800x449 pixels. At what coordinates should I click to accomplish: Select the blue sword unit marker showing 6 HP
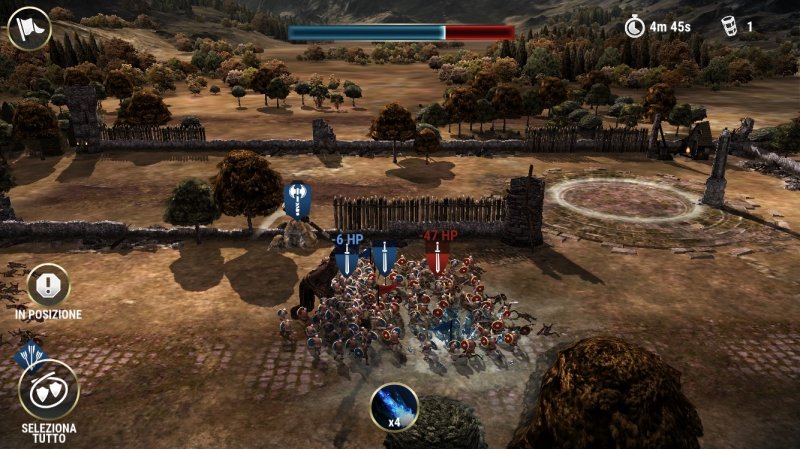coord(347,259)
